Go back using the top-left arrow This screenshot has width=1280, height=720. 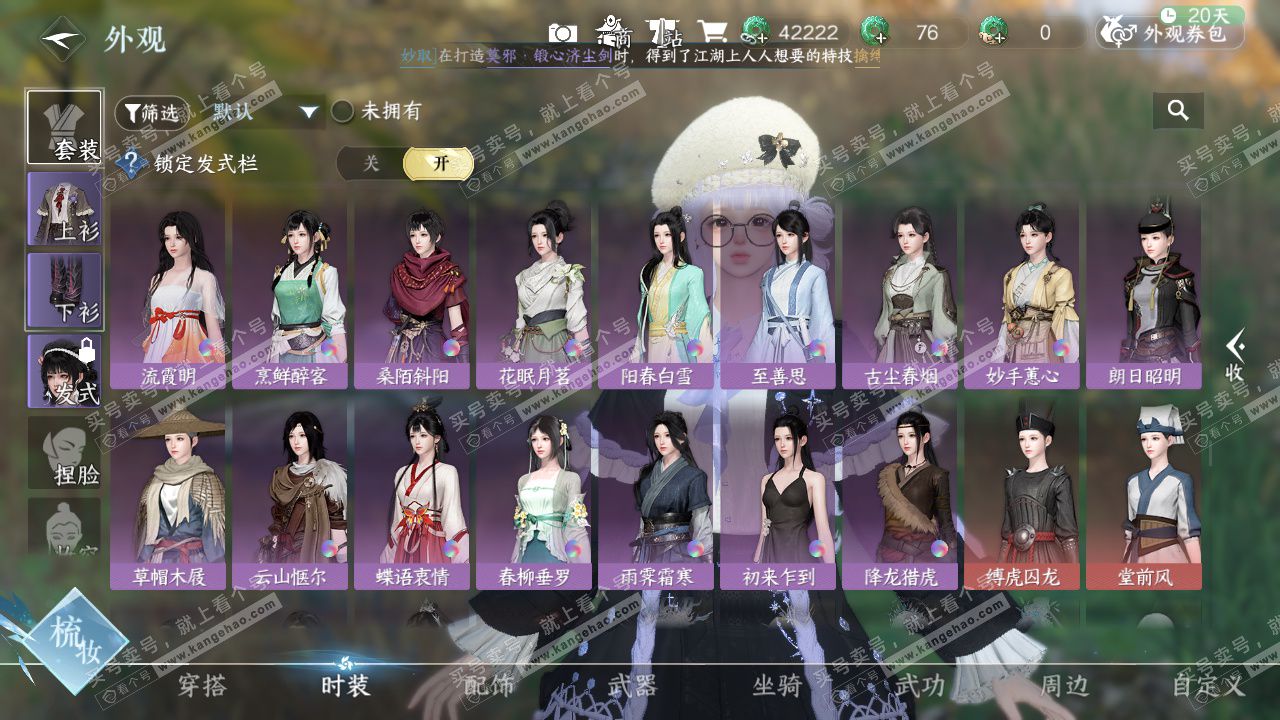[x=62, y=39]
